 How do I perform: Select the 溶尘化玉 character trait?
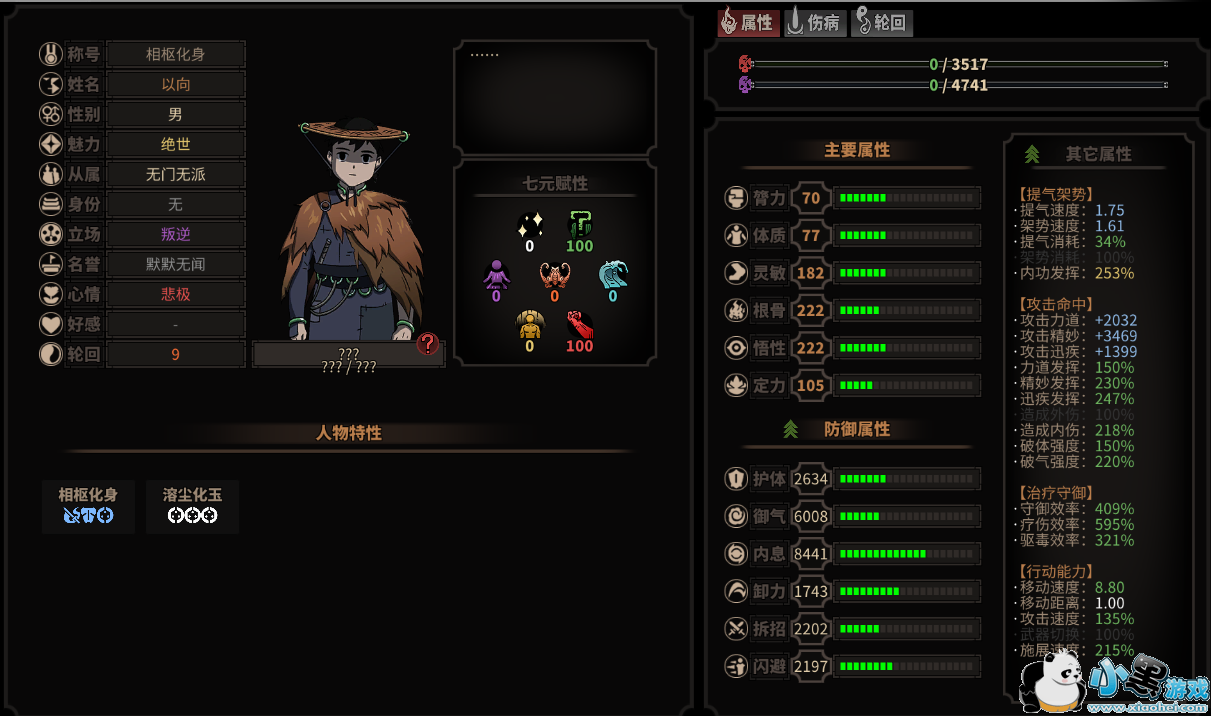pos(192,505)
